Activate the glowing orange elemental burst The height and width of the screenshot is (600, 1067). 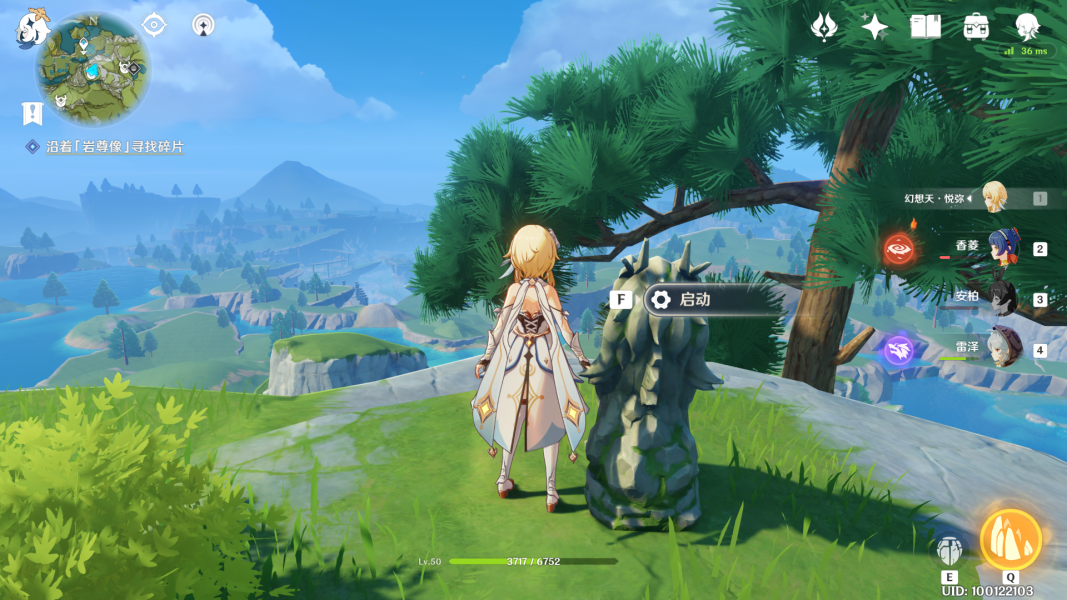[x=1010, y=540]
